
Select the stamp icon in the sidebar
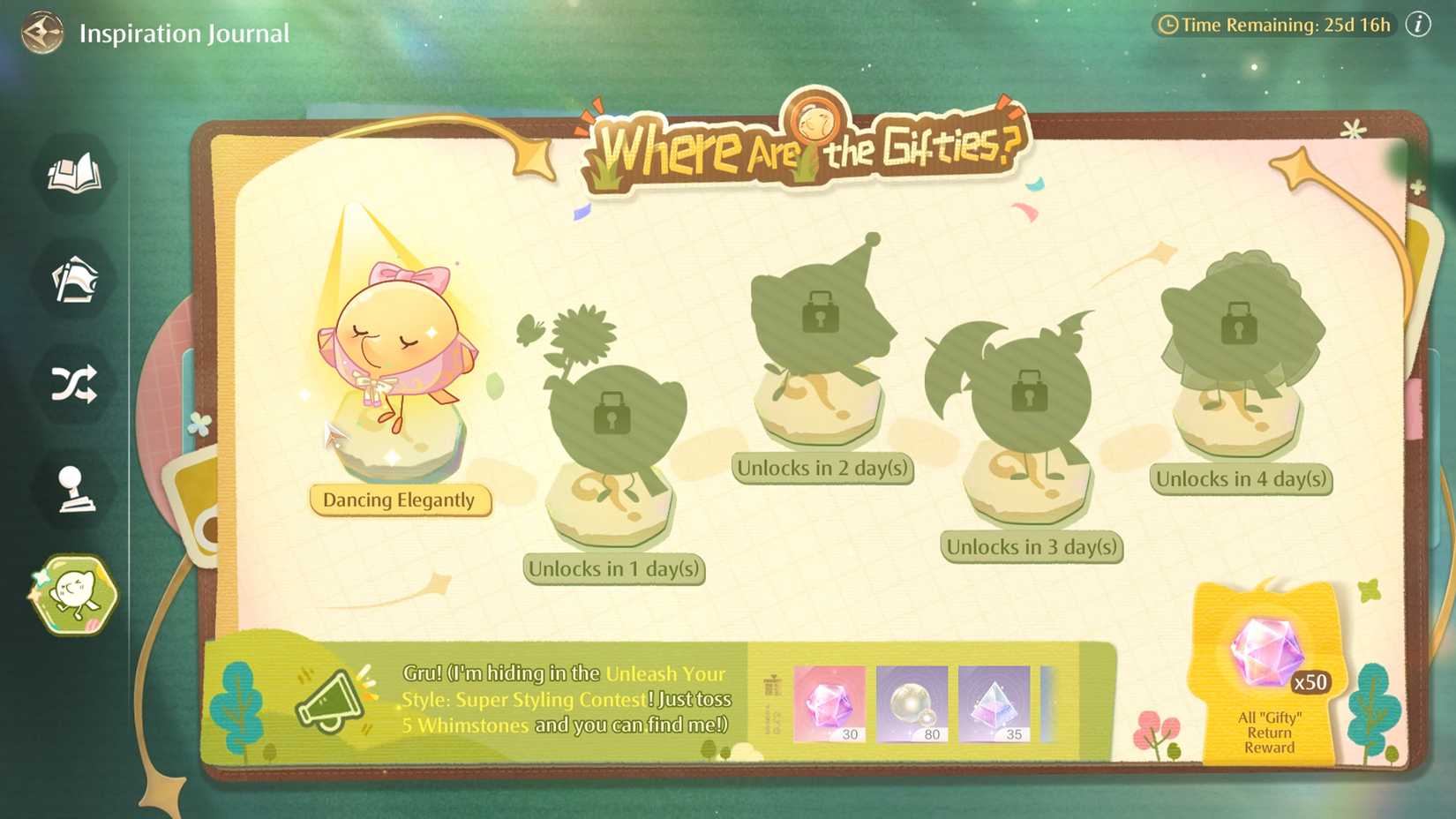pyautogui.click(x=74, y=489)
